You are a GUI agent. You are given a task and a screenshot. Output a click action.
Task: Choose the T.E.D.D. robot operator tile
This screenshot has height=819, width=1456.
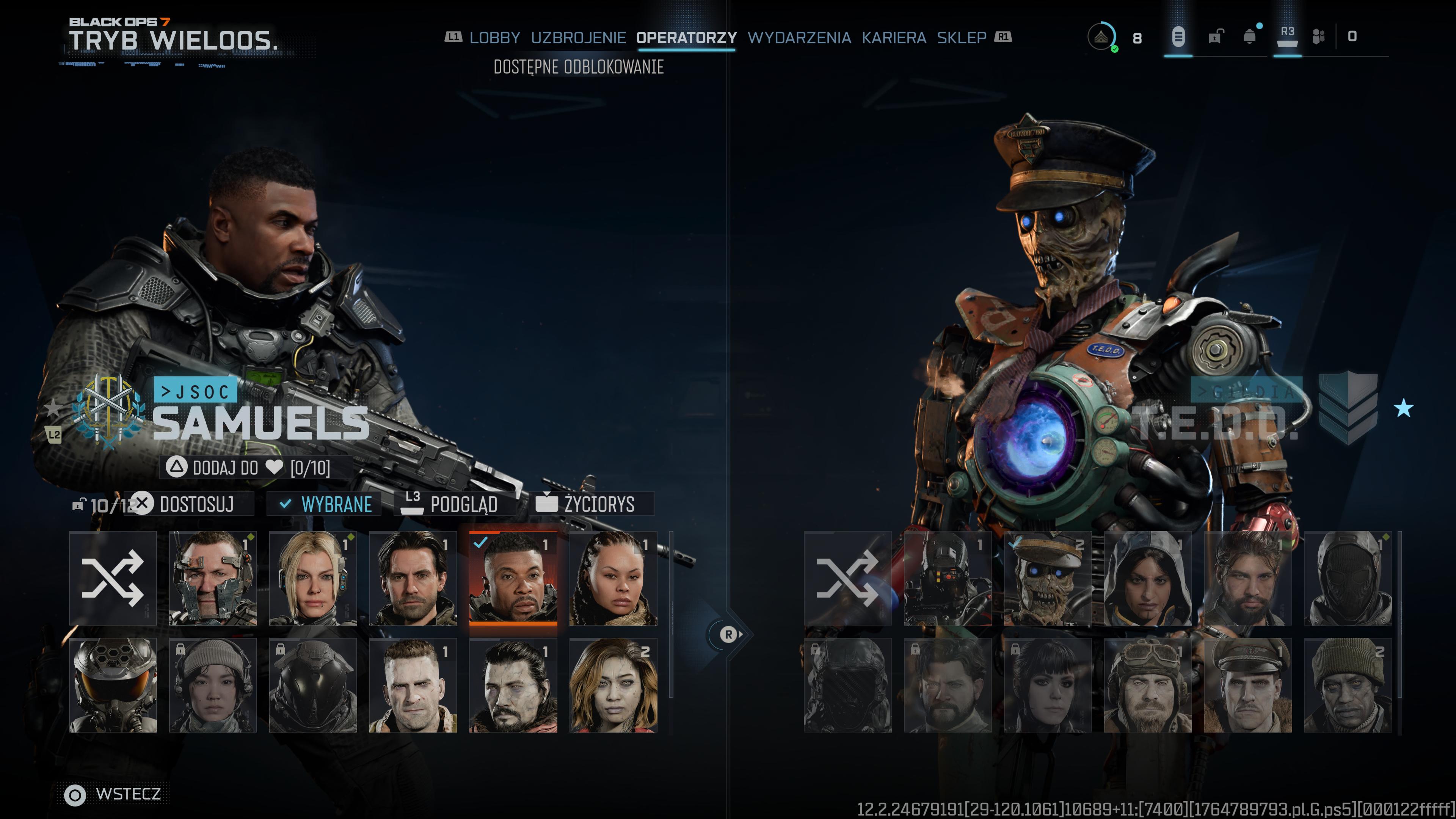[x=1047, y=577]
